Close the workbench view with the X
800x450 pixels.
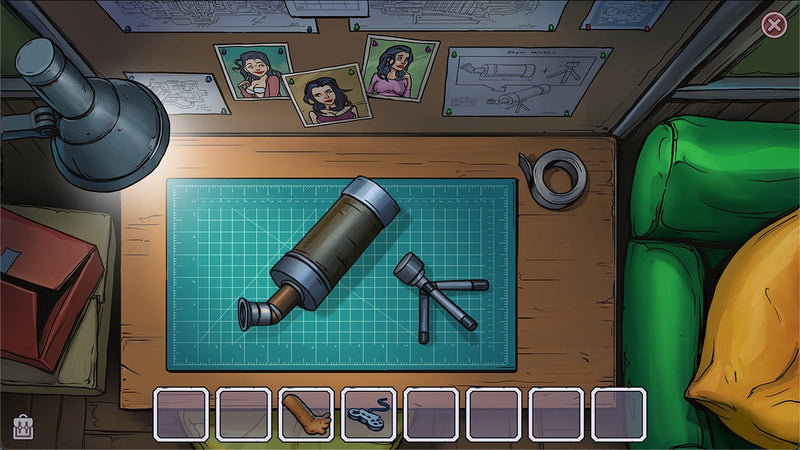pyautogui.click(x=774, y=25)
